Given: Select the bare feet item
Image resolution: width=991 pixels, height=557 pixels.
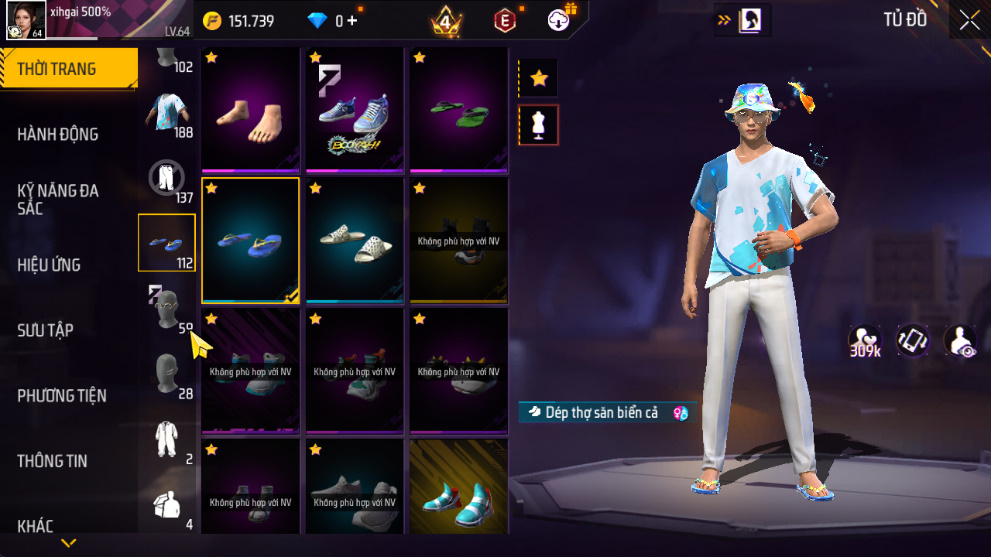Looking at the screenshot, I should coord(251,110).
